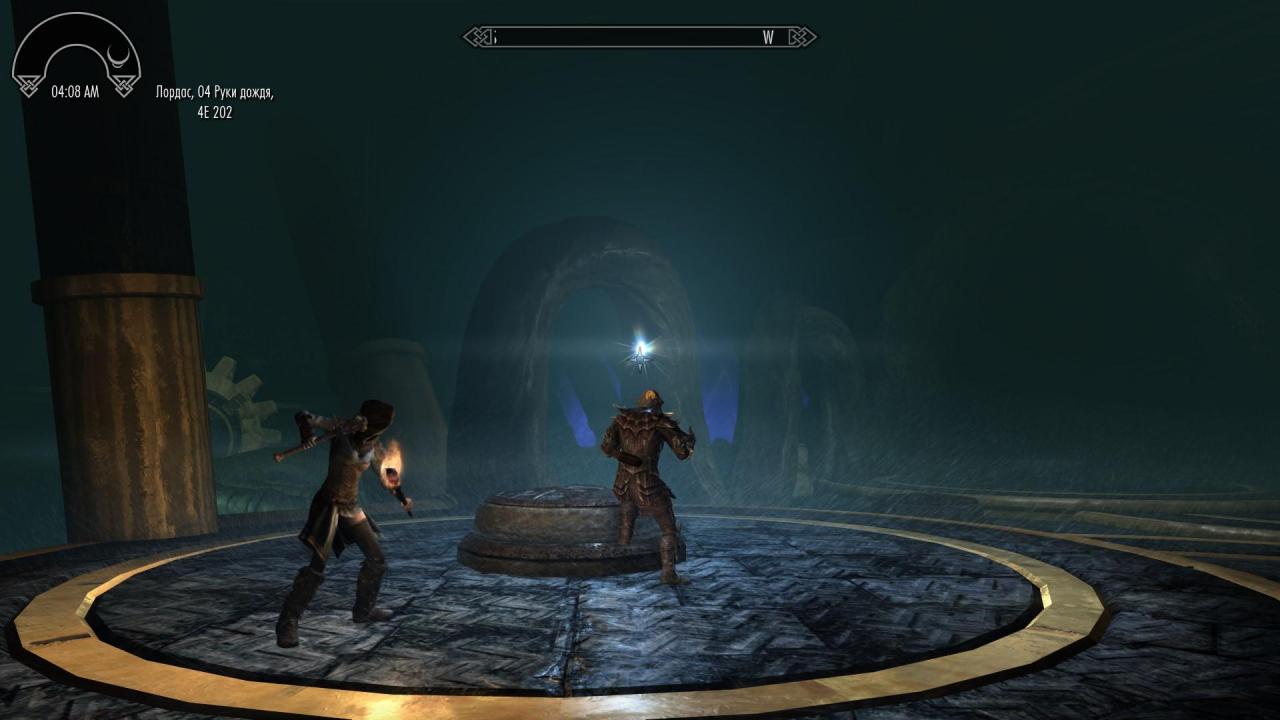This screenshot has width=1280, height=720.
Task: Click the W direction marker on the compass
Action: tap(768, 38)
